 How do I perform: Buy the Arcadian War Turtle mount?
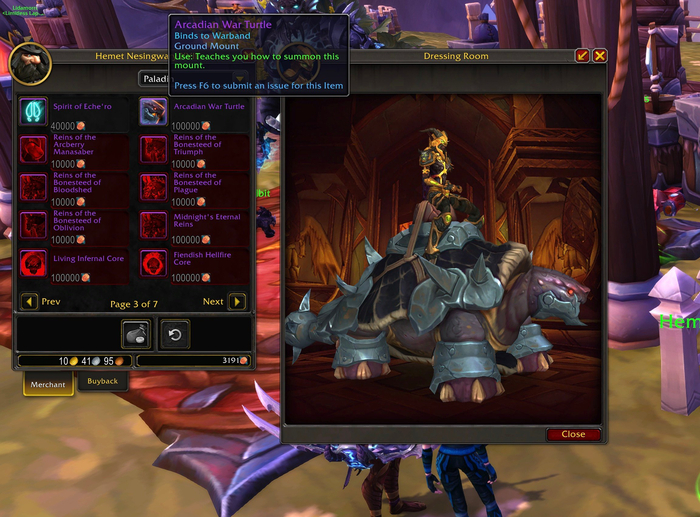click(154, 111)
